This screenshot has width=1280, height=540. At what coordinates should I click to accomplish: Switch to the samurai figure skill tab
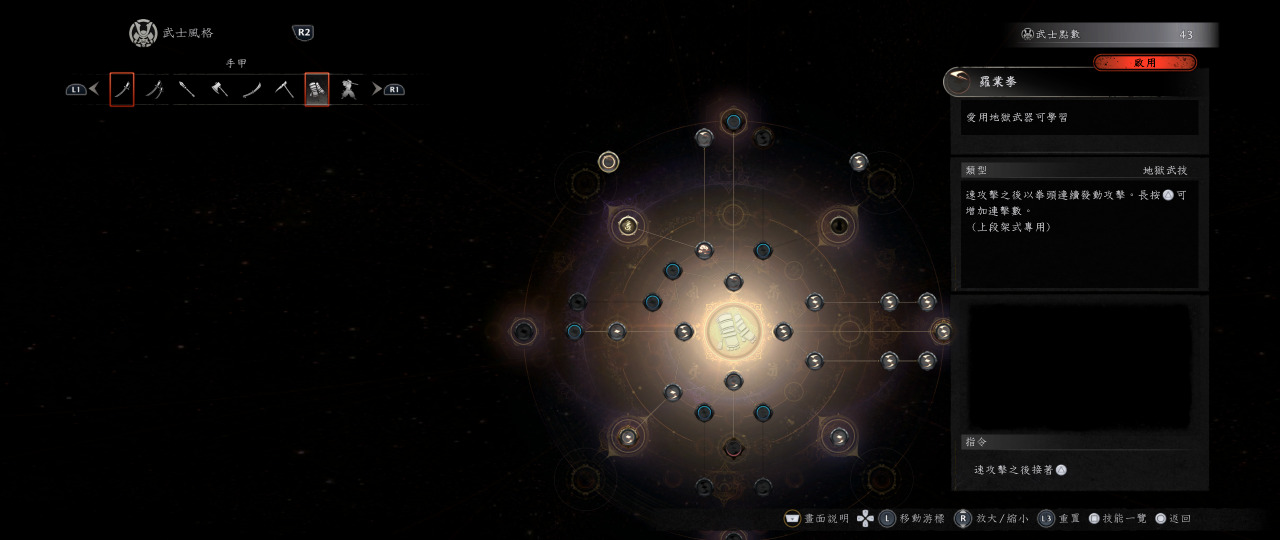click(349, 90)
